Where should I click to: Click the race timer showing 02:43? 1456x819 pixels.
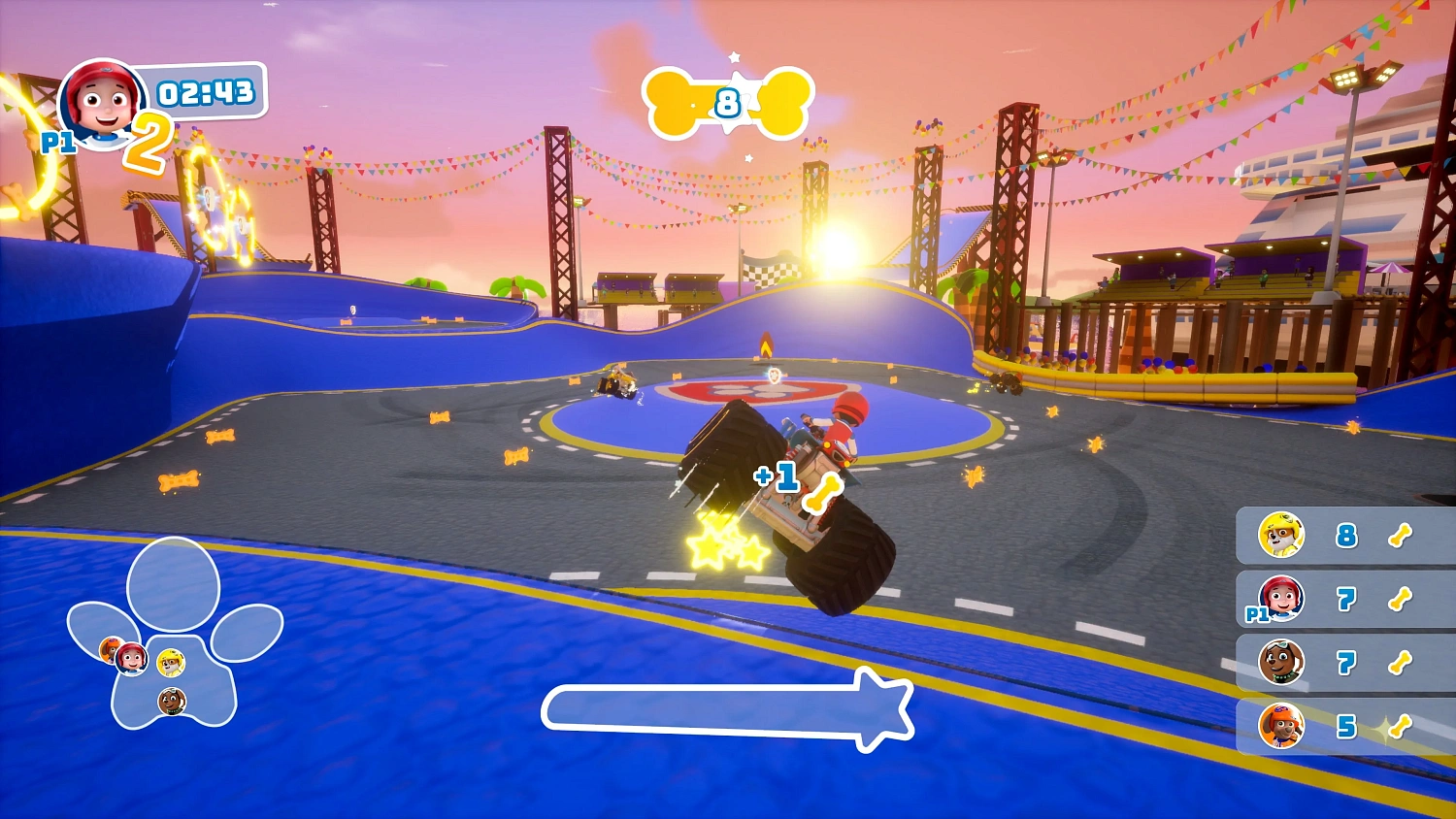tap(205, 93)
